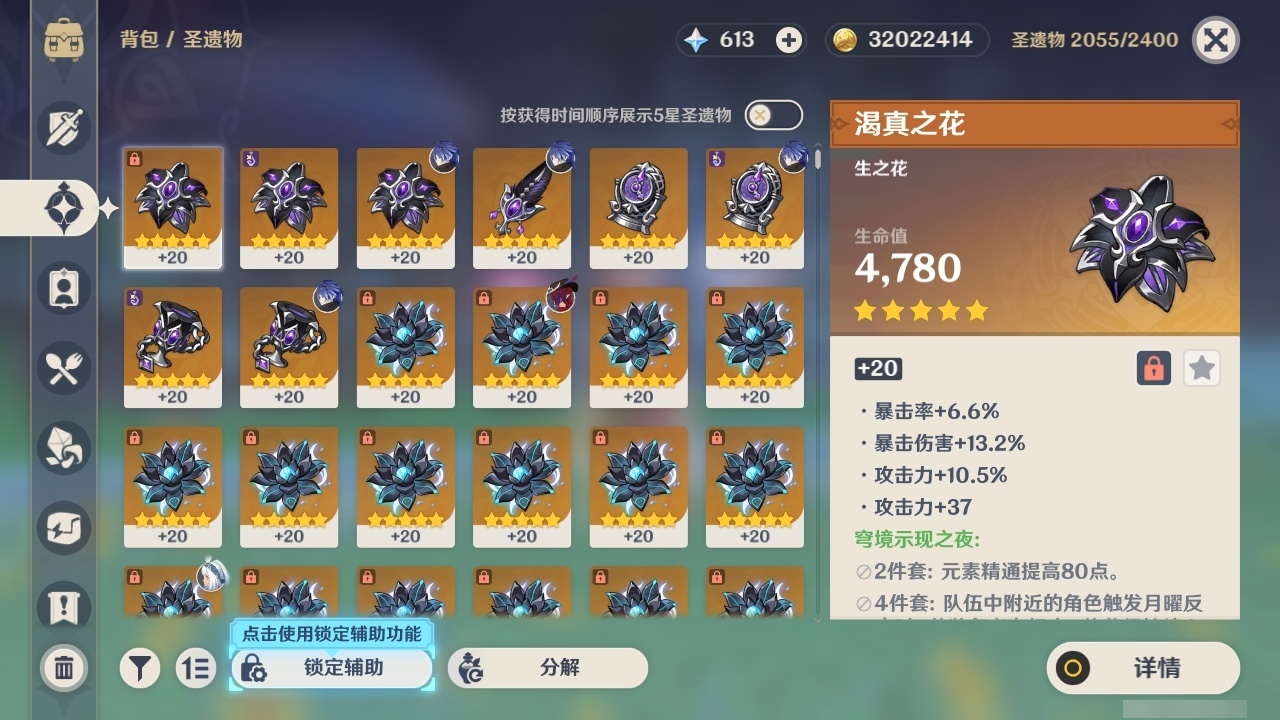
Task: Open the sorting options icon
Action: (196, 668)
